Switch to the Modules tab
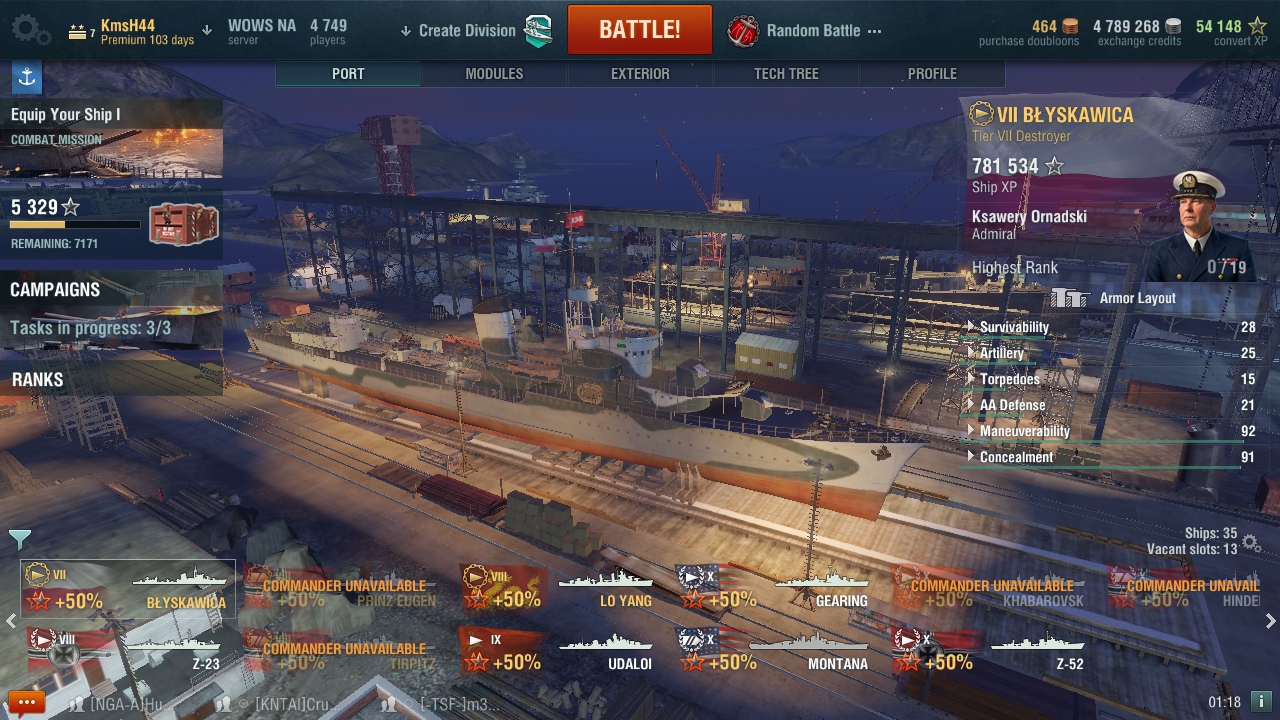 [494, 74]
